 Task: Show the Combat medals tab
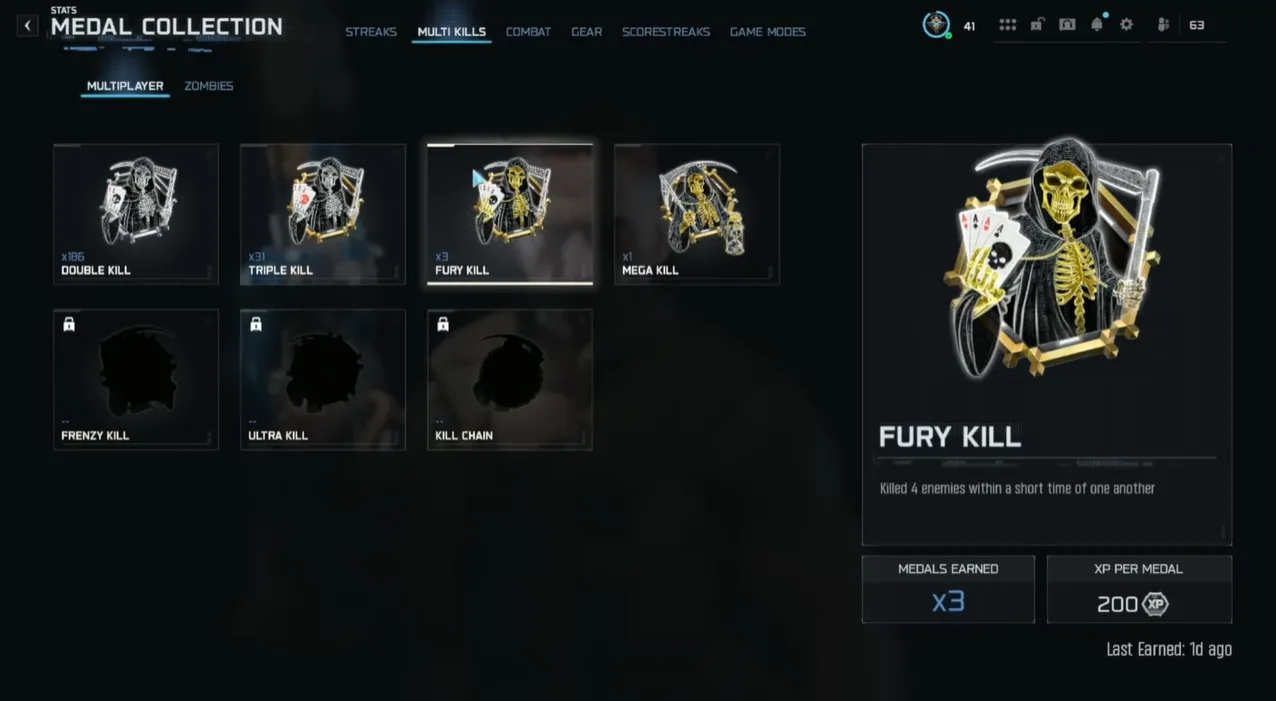pos(528,32)
